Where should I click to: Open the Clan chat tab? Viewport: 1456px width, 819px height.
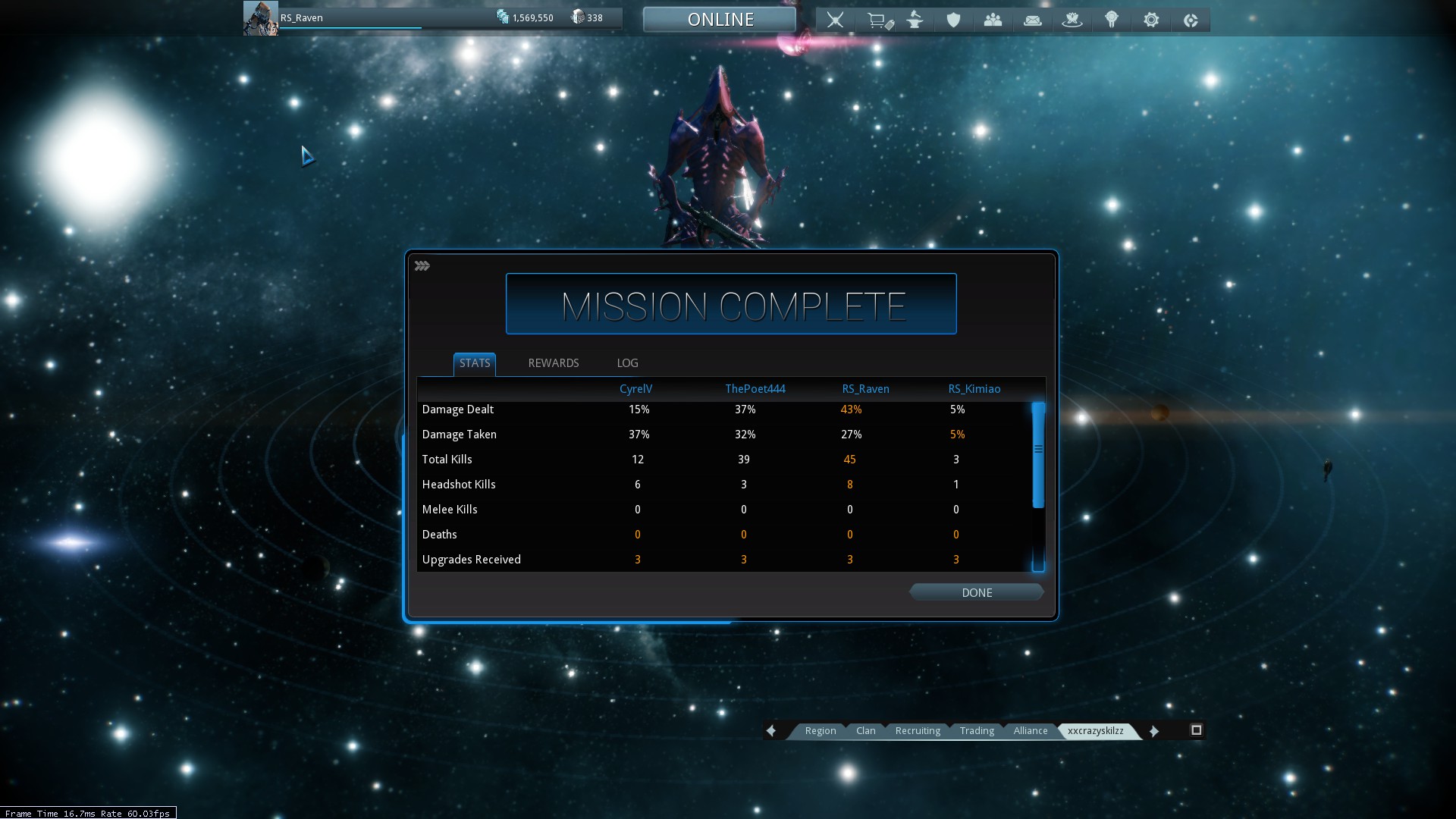(865, 731)
